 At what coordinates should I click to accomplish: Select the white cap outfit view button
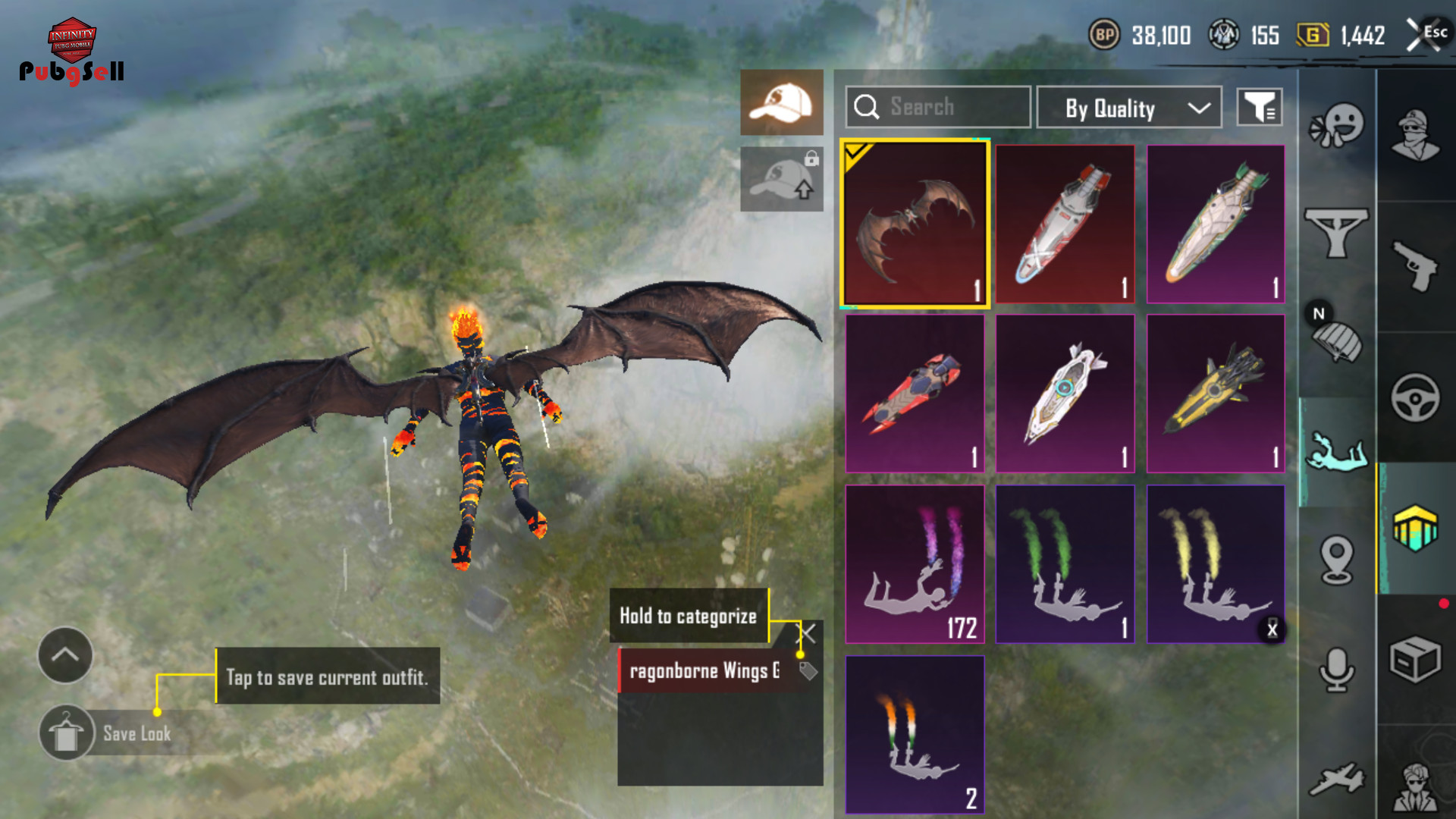[781, 102]
